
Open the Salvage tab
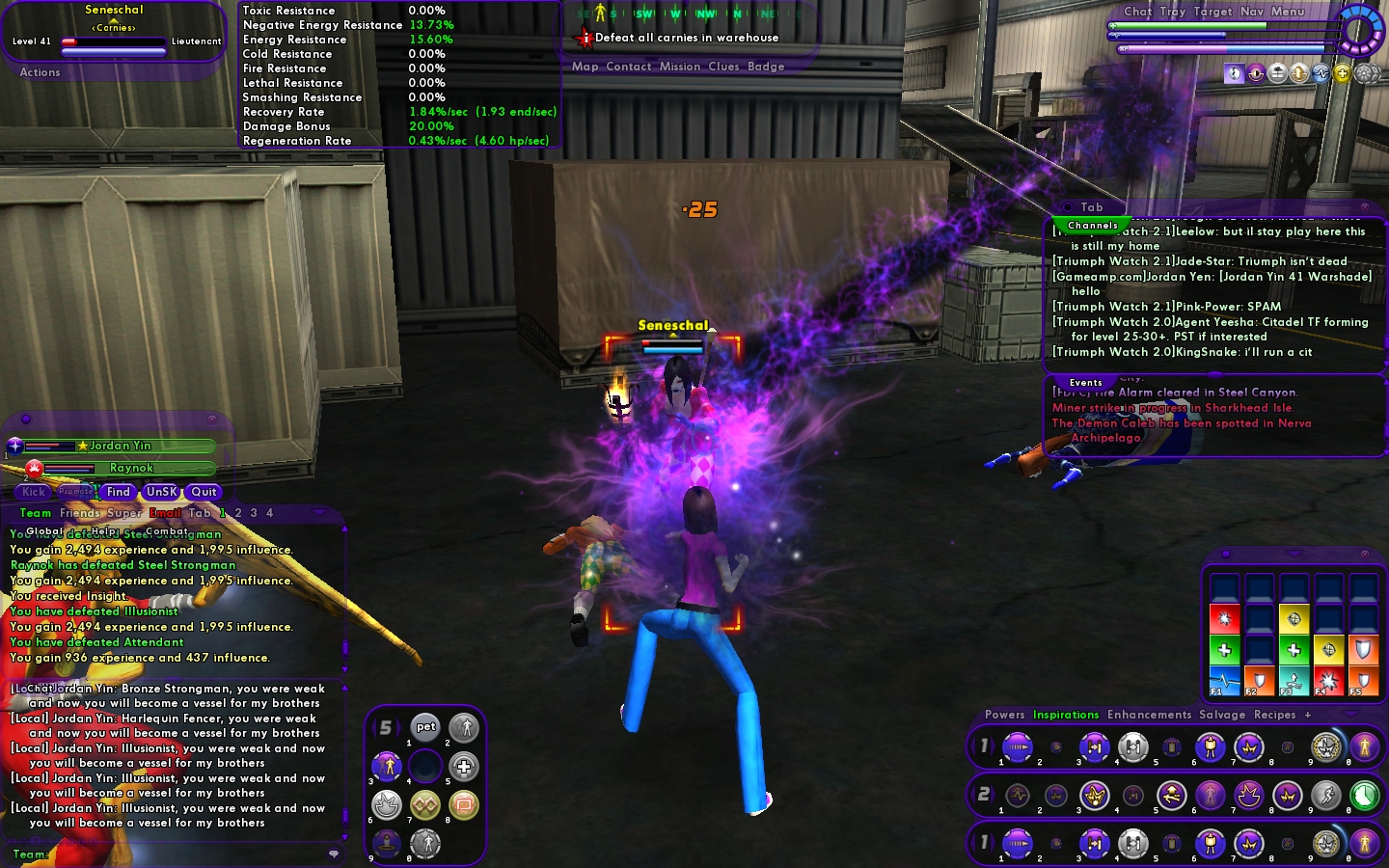(x=1222, y=715)
